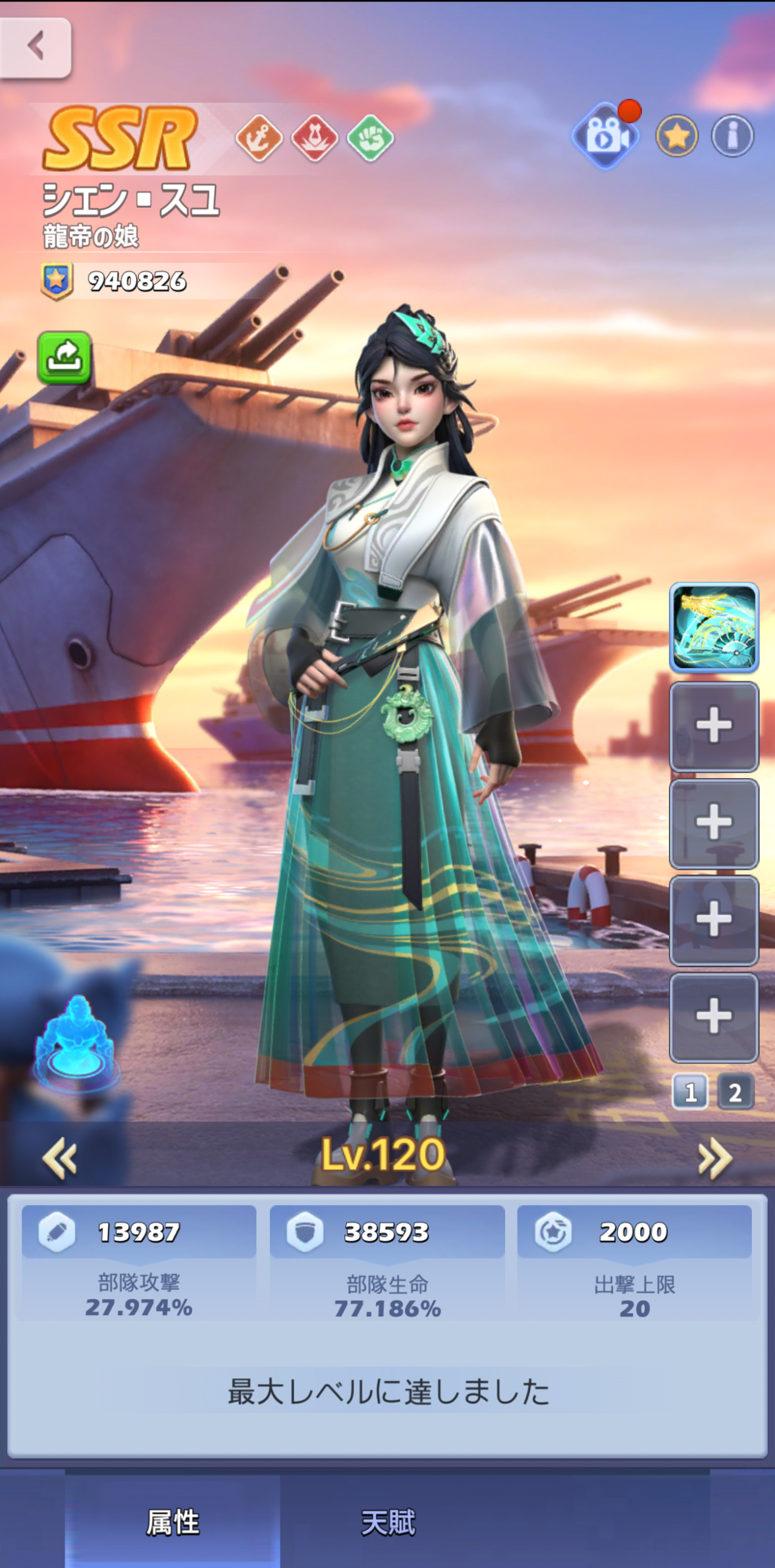Open the hero info button
This screenshot has height=1568, width=775.
(x=732, y=136)
